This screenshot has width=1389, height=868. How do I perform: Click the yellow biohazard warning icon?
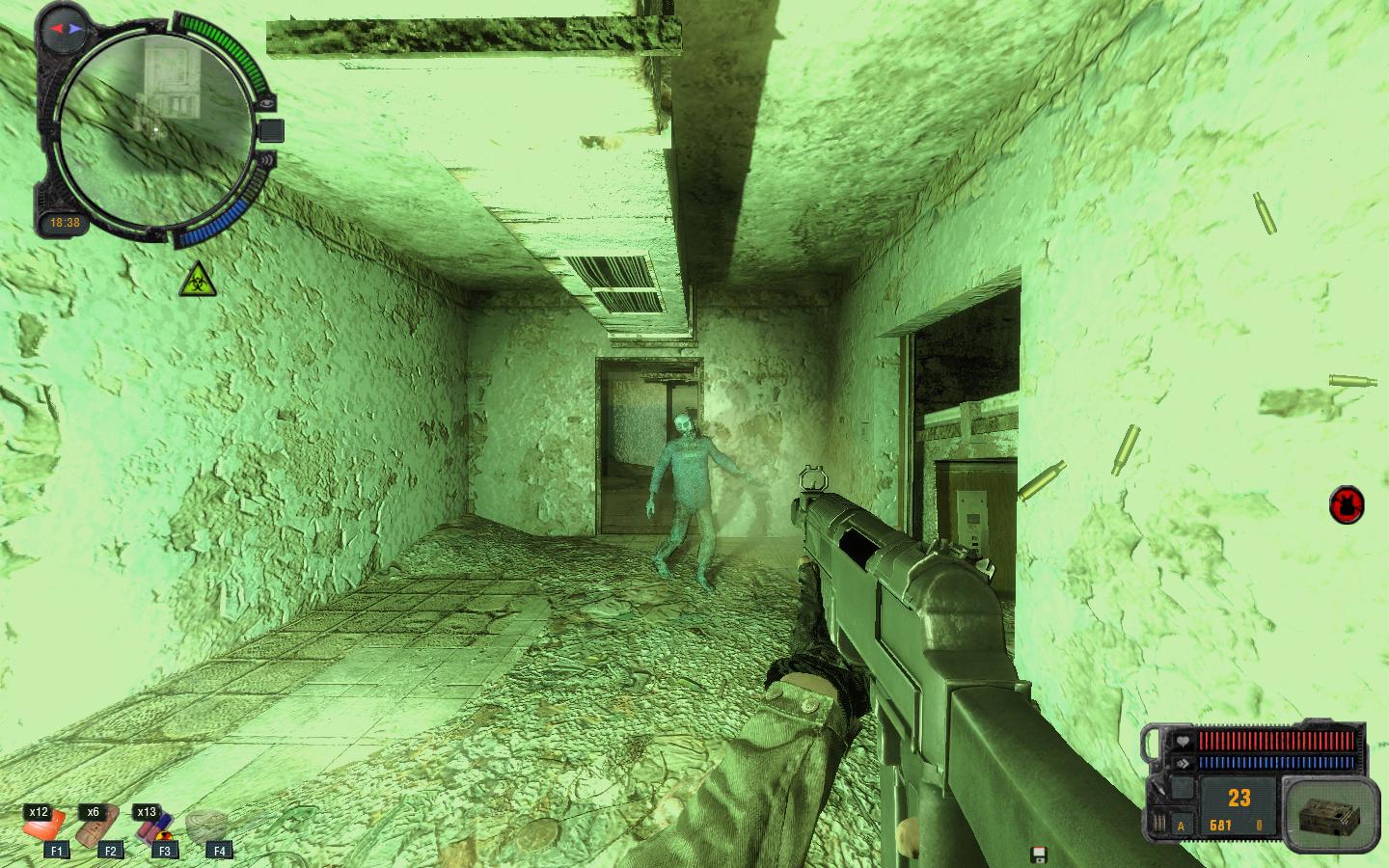click(x=195, y=279)
